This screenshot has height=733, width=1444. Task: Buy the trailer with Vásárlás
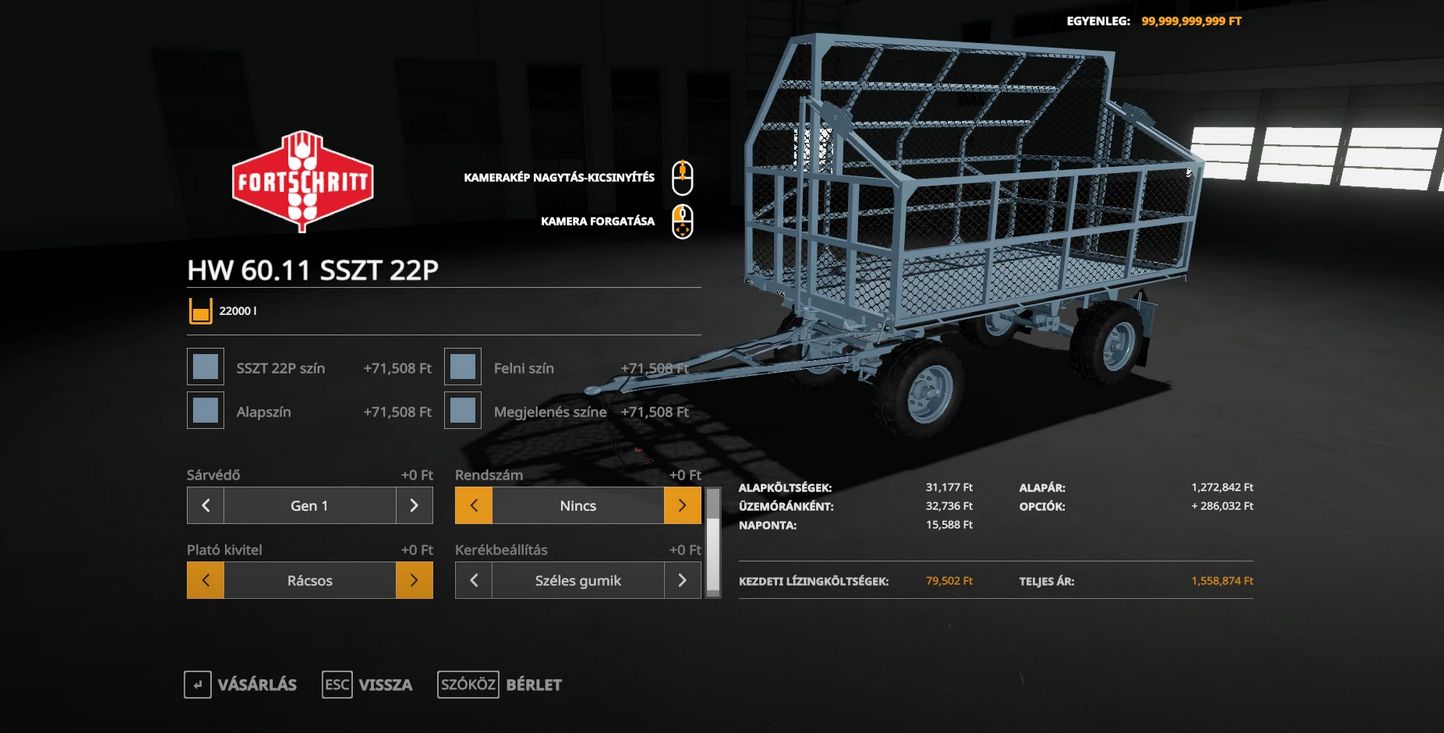pyautogui.click(x=241, y=685)
